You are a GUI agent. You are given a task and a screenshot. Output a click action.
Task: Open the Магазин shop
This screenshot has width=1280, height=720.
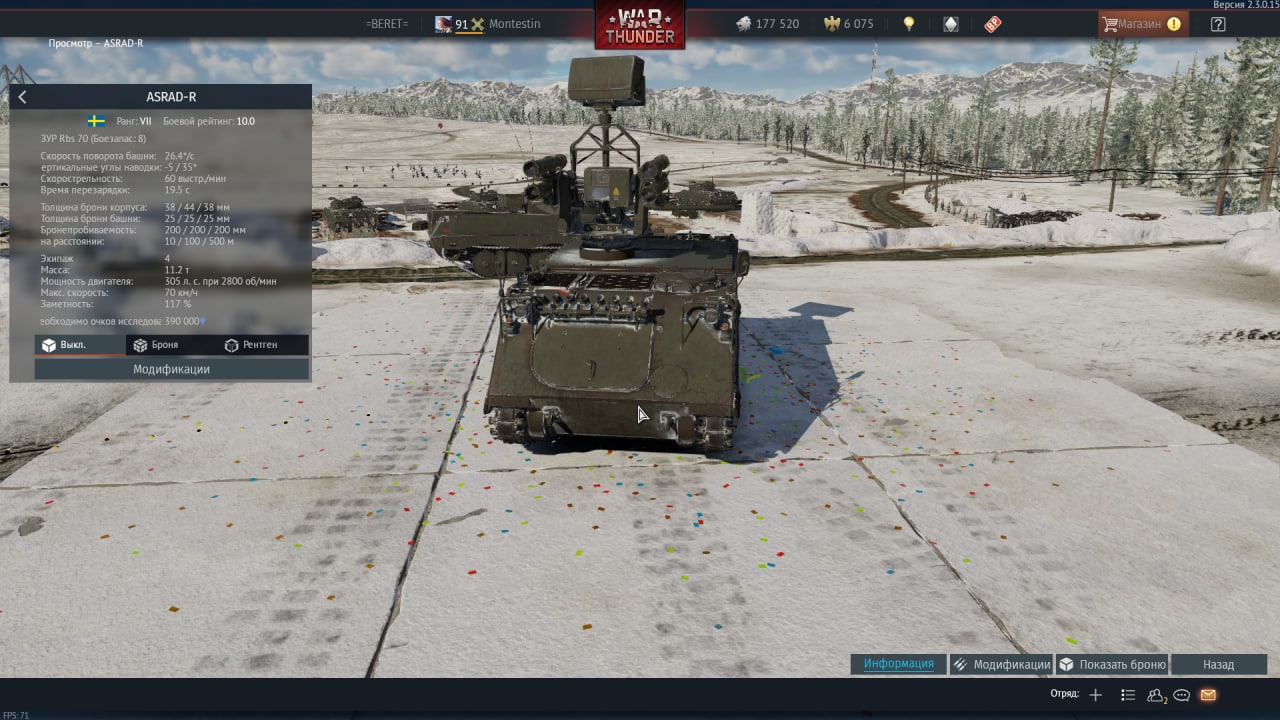pos(1142,24)
